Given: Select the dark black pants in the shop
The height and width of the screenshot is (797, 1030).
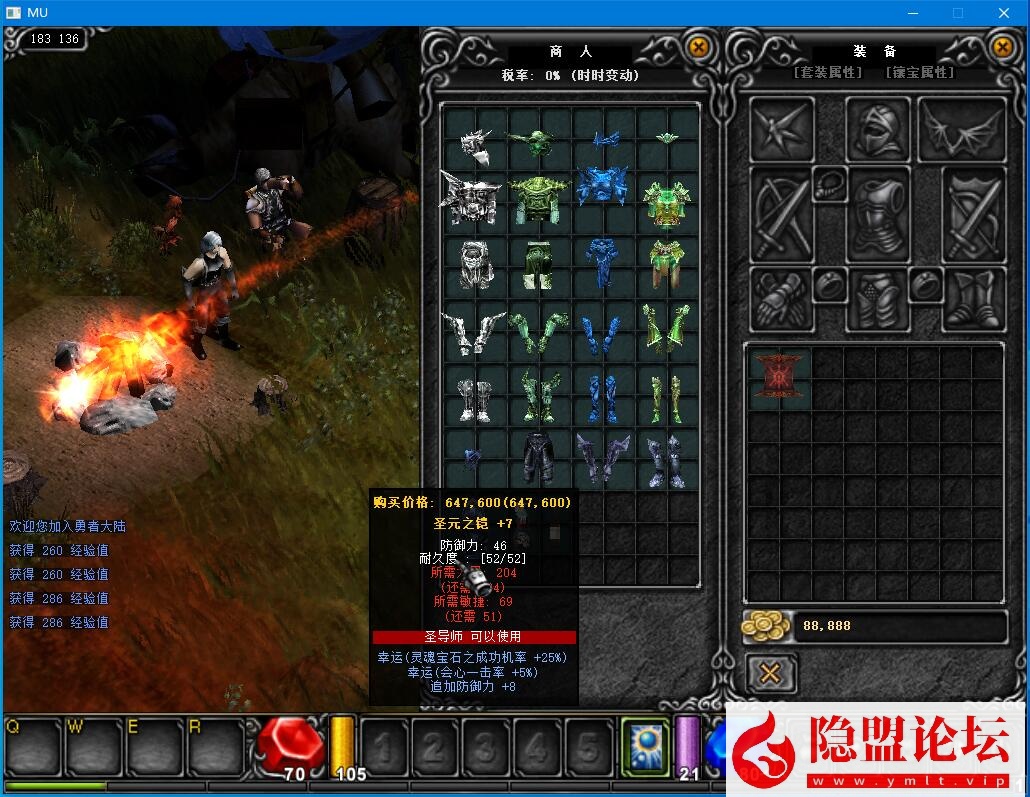Looking at the screenshot, I should (538, 456).
